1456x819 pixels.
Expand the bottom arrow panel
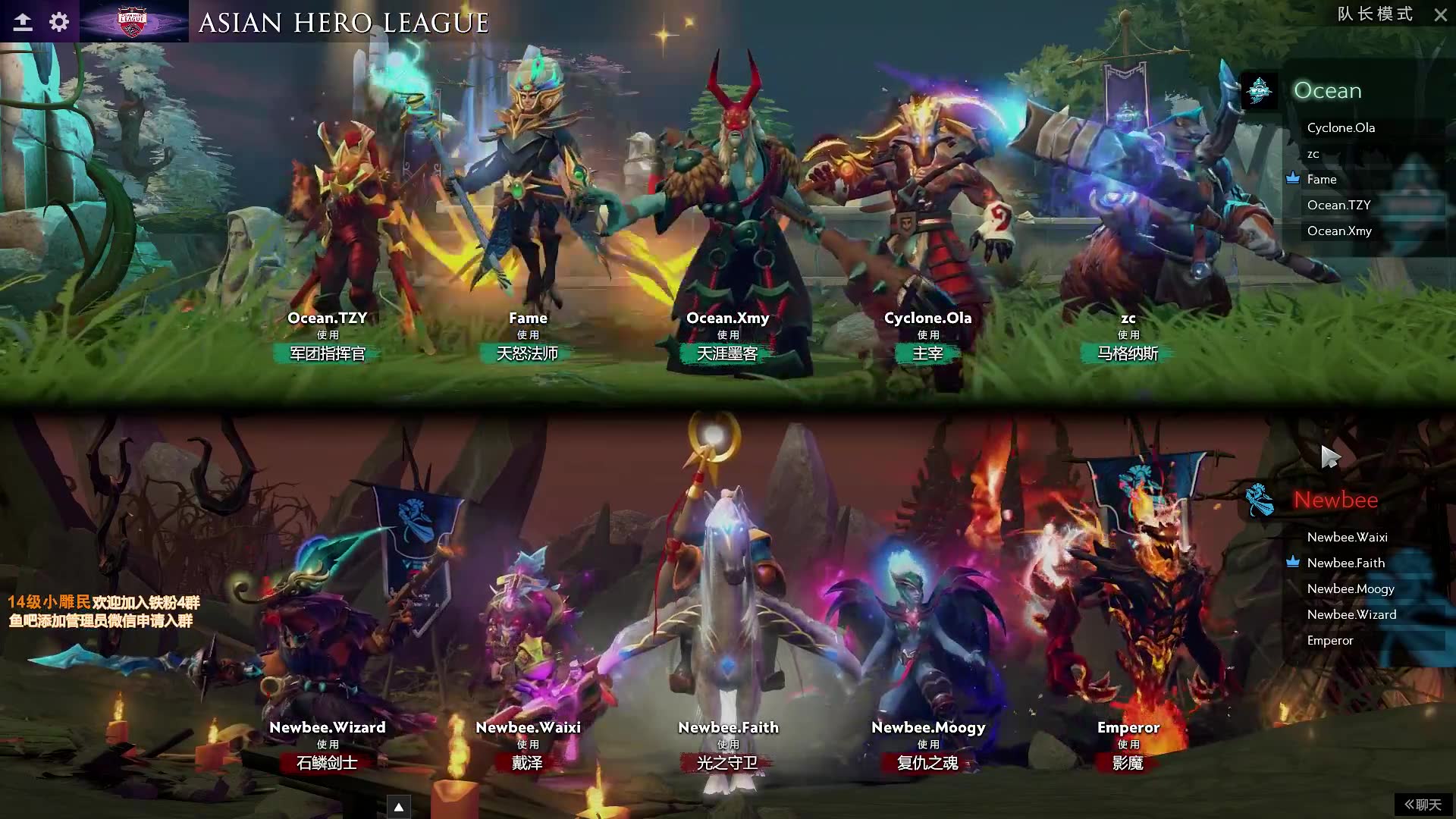pos(398,807)
